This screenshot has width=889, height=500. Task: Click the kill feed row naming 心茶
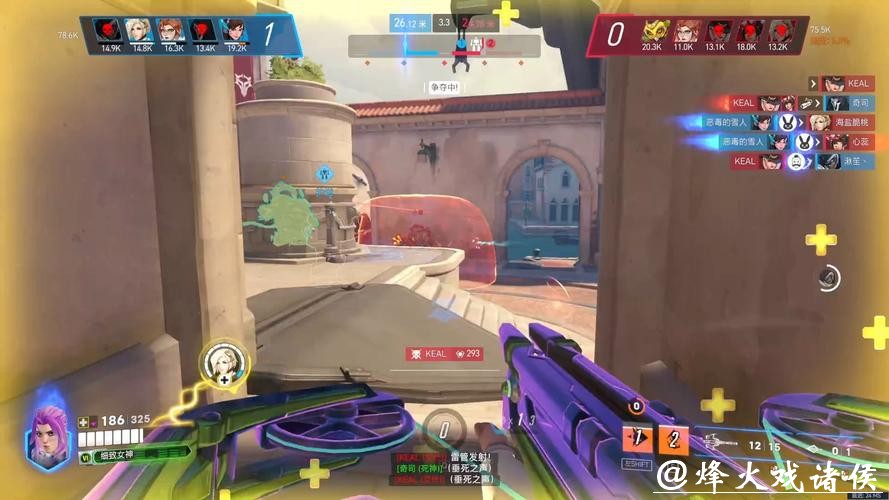tap(795, 141)
